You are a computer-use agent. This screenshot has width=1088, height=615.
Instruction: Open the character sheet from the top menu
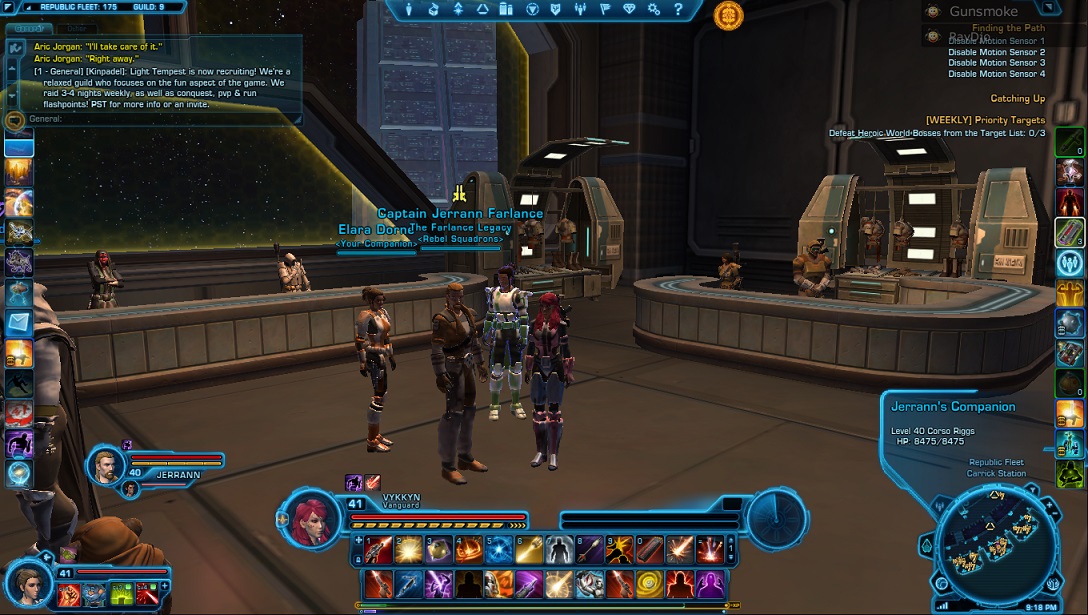click(x=410, y=9)
